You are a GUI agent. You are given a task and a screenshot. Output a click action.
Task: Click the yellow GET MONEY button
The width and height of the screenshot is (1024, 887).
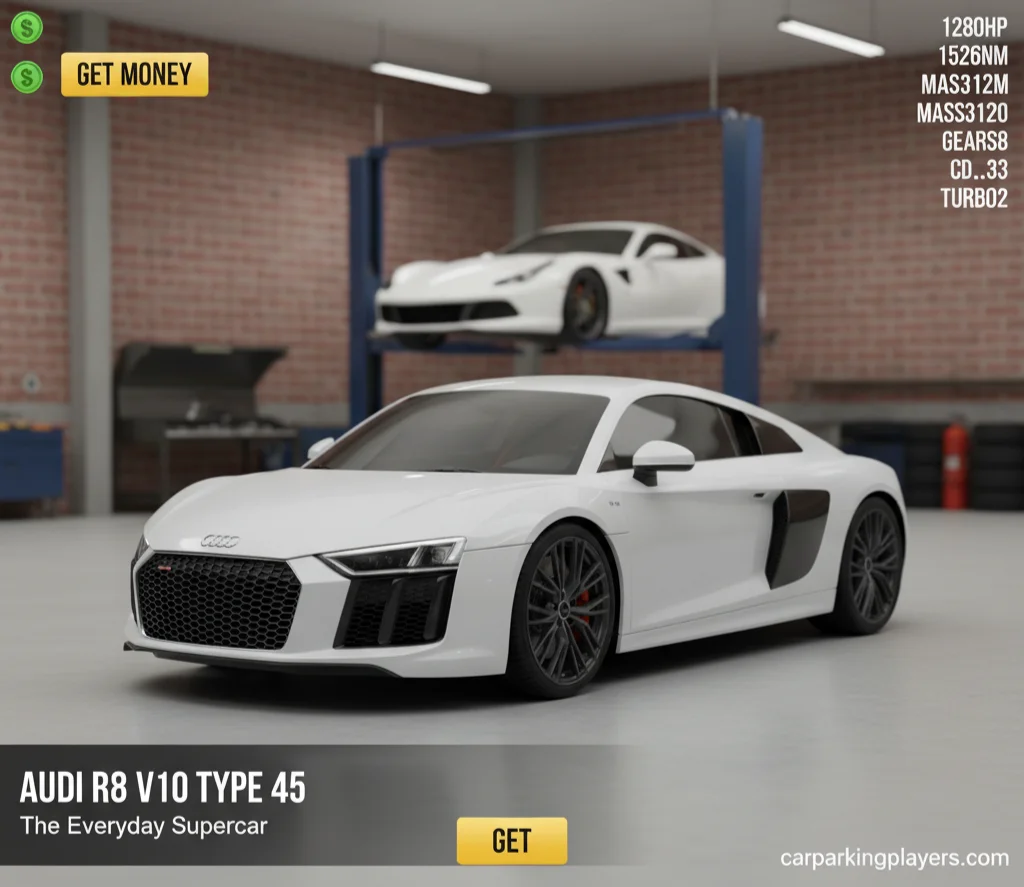coord(134,75)
